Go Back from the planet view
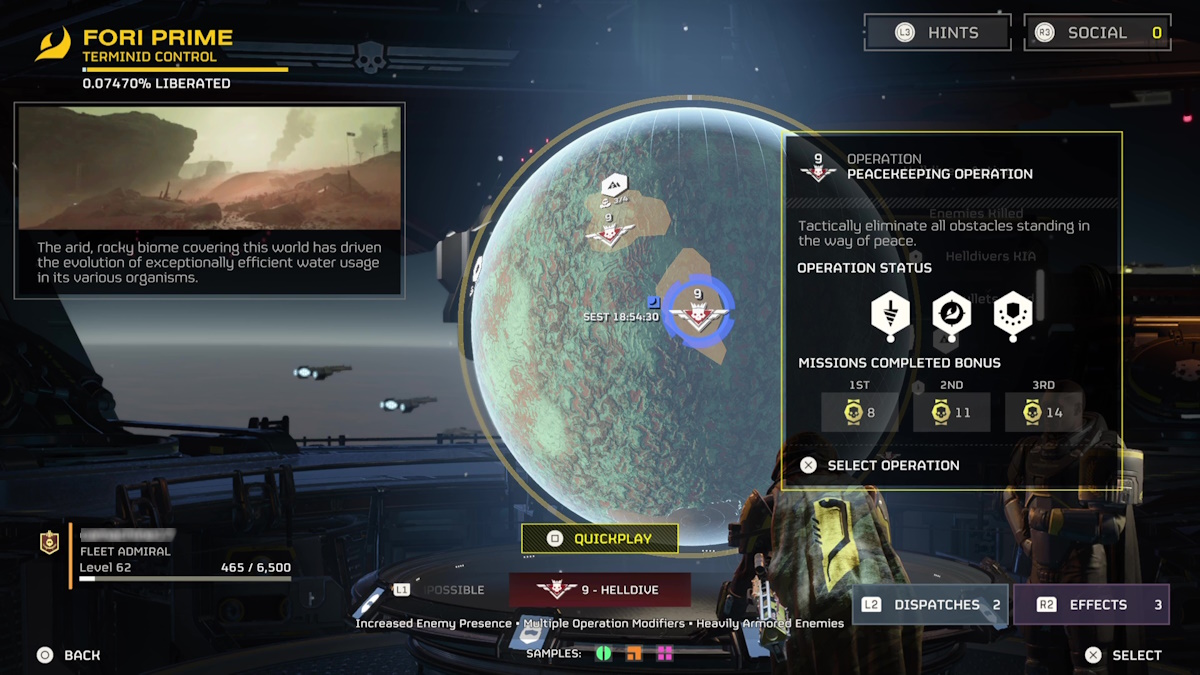The width and height of the screenshot is (1200, 675). point(68,655)
